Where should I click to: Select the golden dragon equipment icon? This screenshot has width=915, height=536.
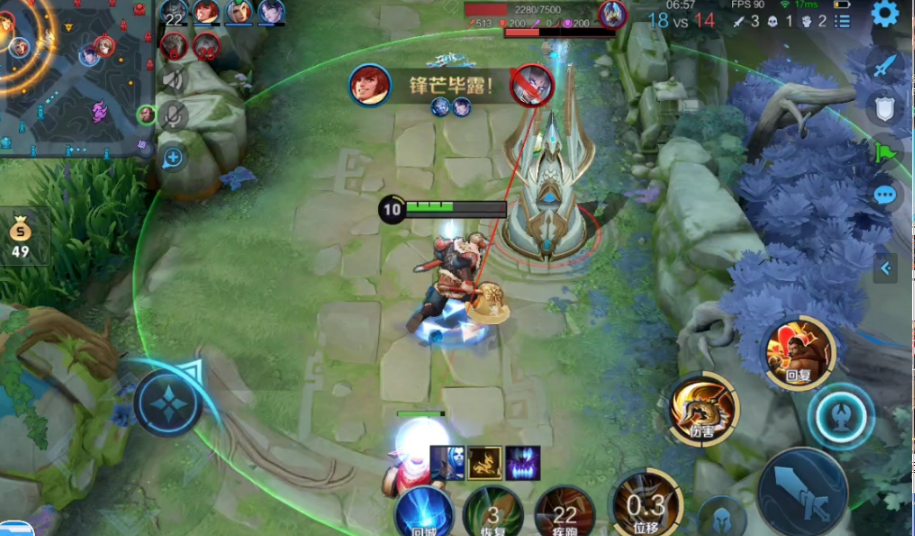[485, 462]
